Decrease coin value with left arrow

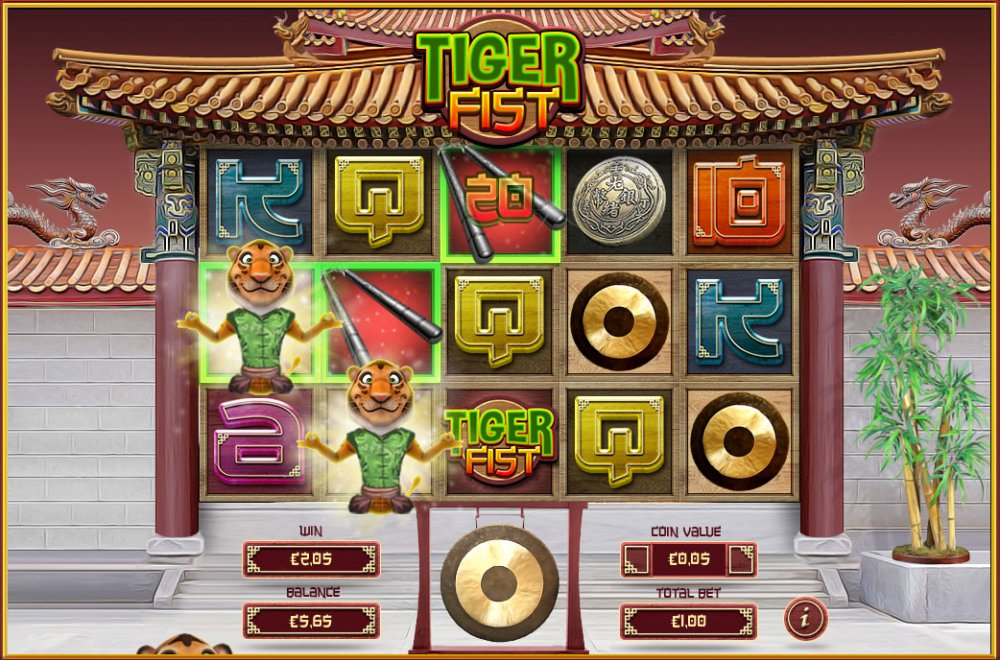tap(635, 560)
